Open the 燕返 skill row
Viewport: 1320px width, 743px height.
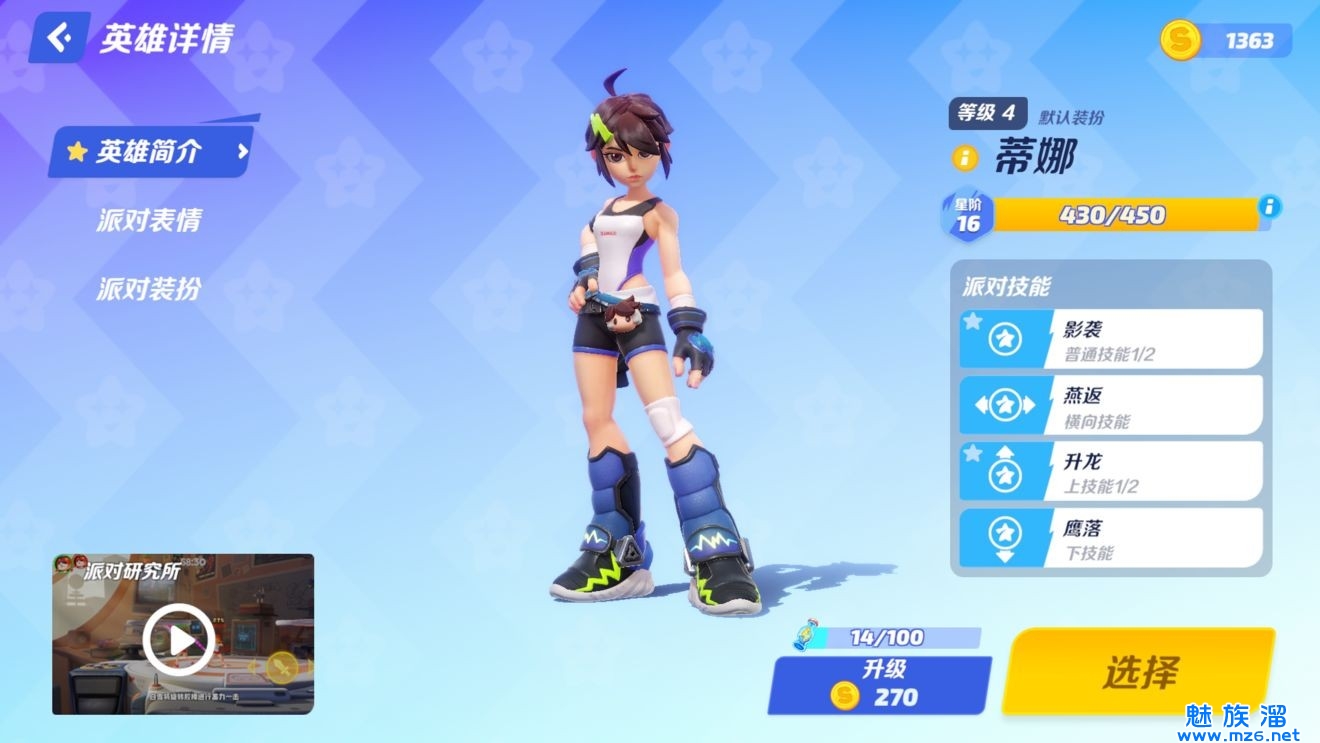point(1111,405)
